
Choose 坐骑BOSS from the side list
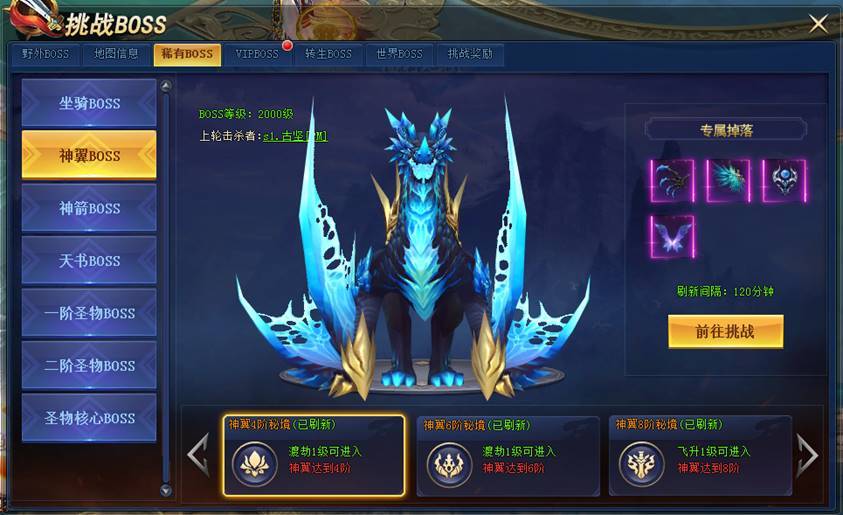pyautogui.click(x=89, y=103)
